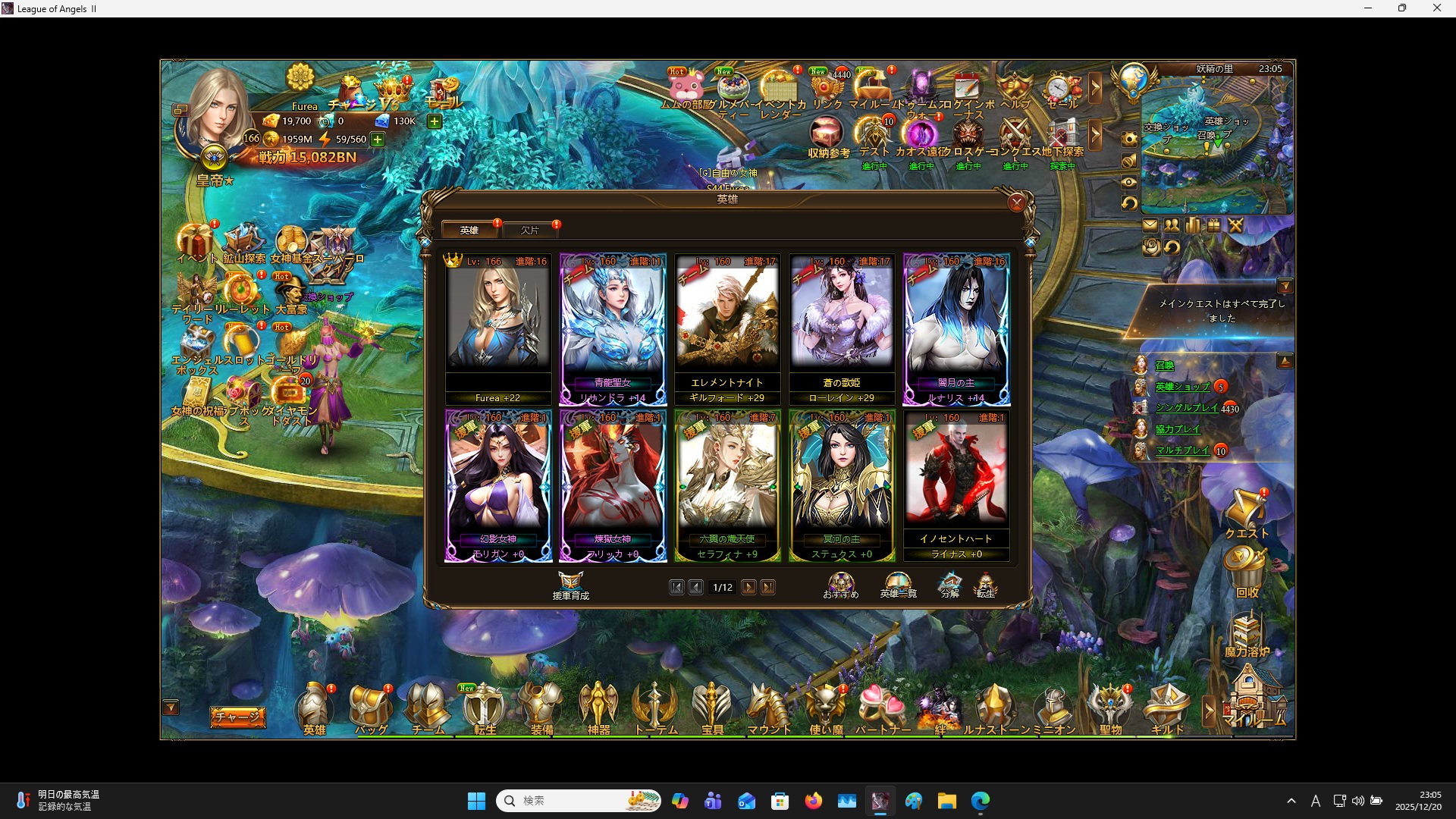Switch to the 欠片 fragments tab
The width and height of the screenshot is (1456, 819).
531,230
